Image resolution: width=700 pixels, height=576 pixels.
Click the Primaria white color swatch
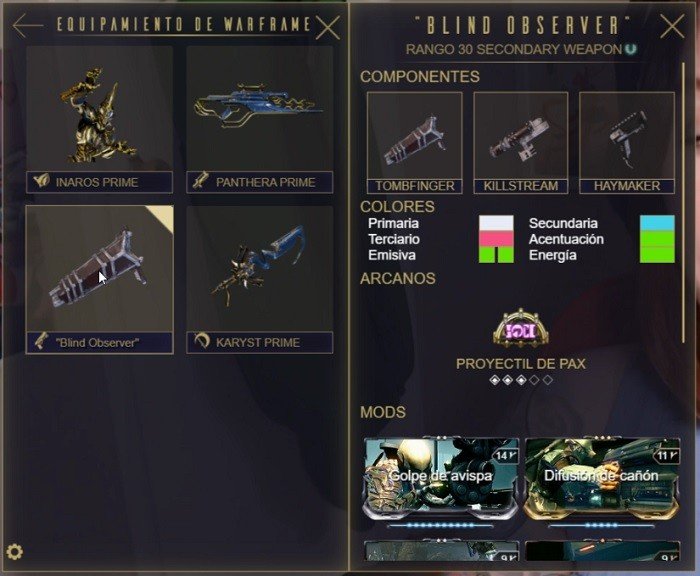click(496, 223)
